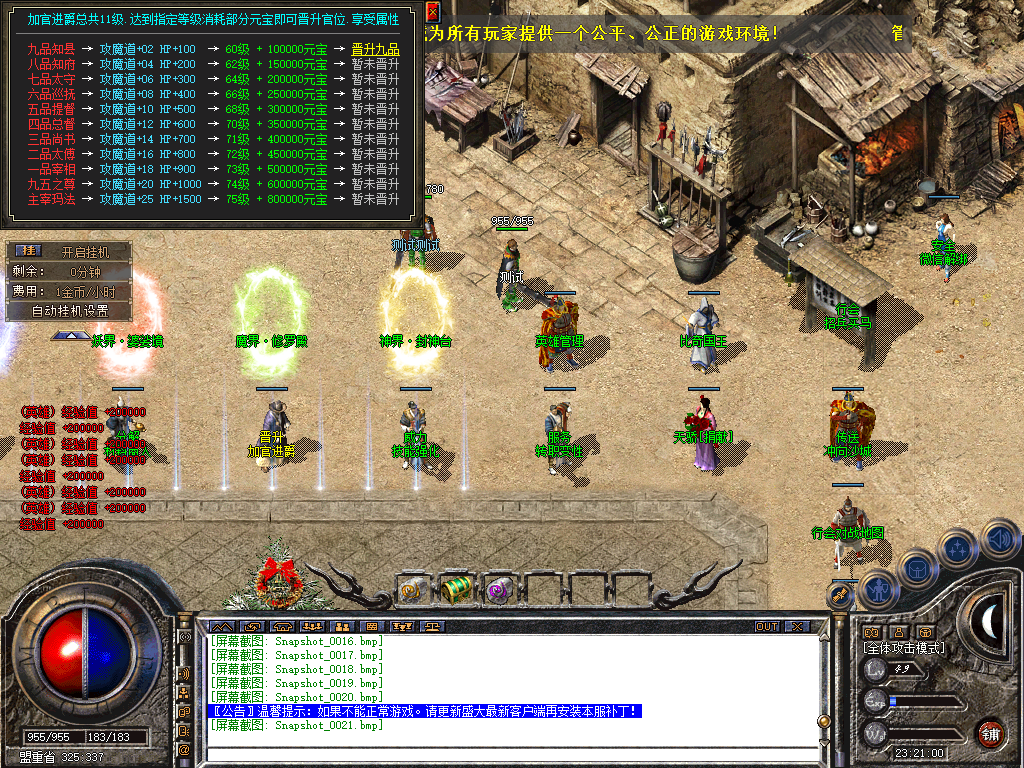
Task: Click the satellite icon beside the chat
Action: click(x=840, y=595)
